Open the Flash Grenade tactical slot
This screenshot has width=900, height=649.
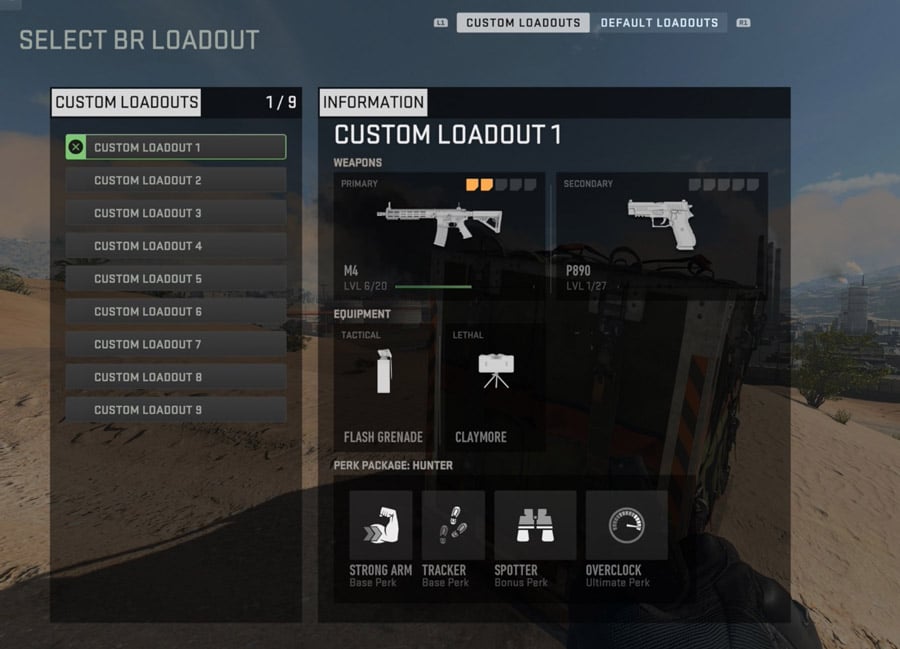tap(383, 387)
